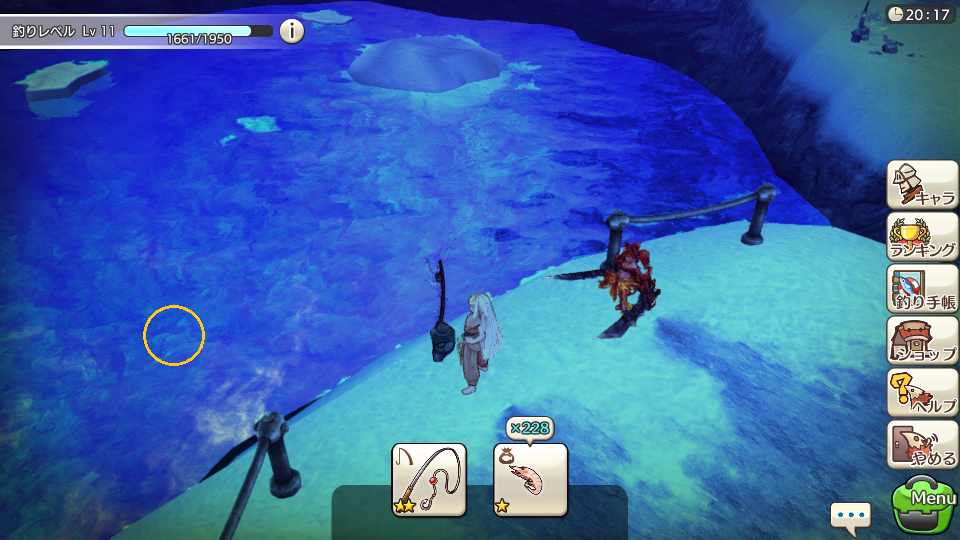Choose the shrimp bait slot

coord(531,480)
